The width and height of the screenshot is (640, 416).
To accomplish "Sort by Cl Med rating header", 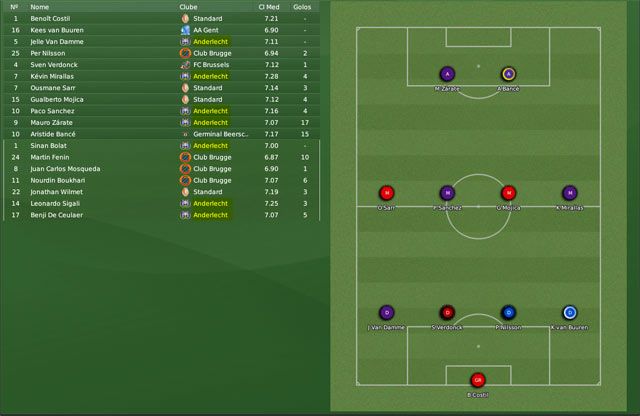I will pyautogui.click(x=268, y=7).
